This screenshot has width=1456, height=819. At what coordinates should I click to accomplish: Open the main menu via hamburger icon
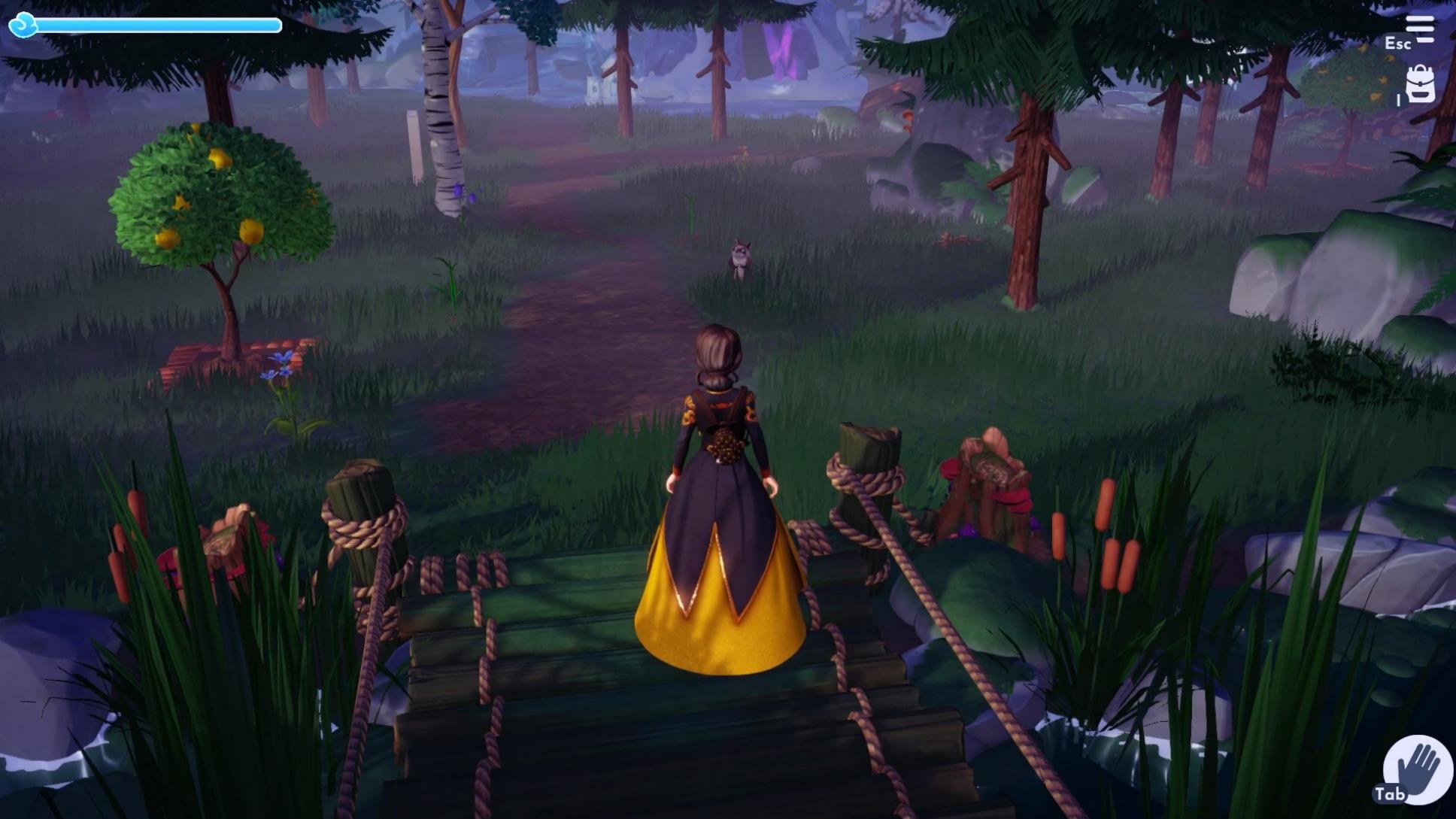tap(1421, 29)
